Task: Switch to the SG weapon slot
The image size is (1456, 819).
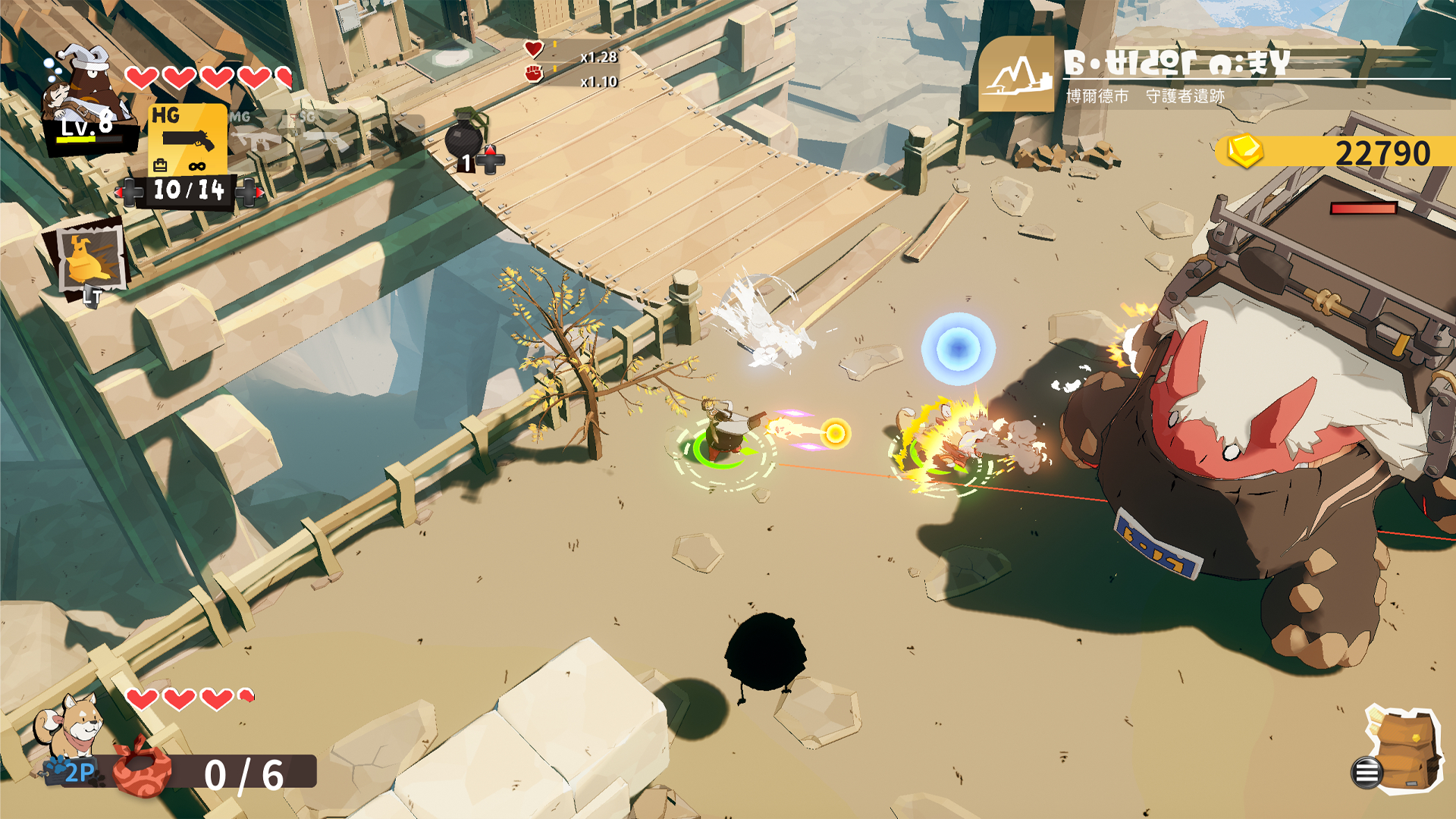Action: 318,133
